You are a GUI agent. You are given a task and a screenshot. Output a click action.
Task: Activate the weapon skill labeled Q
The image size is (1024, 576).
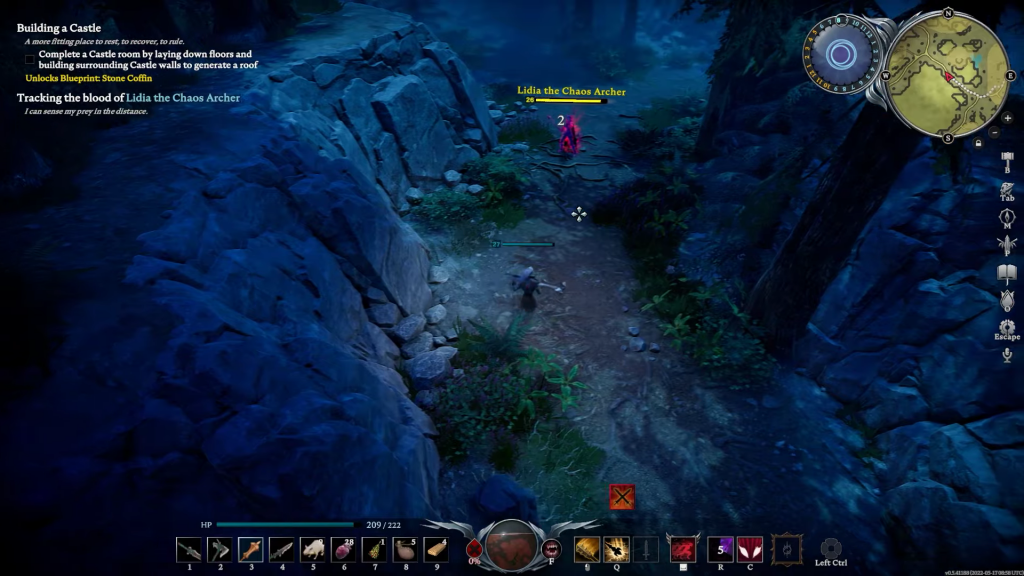616,548
